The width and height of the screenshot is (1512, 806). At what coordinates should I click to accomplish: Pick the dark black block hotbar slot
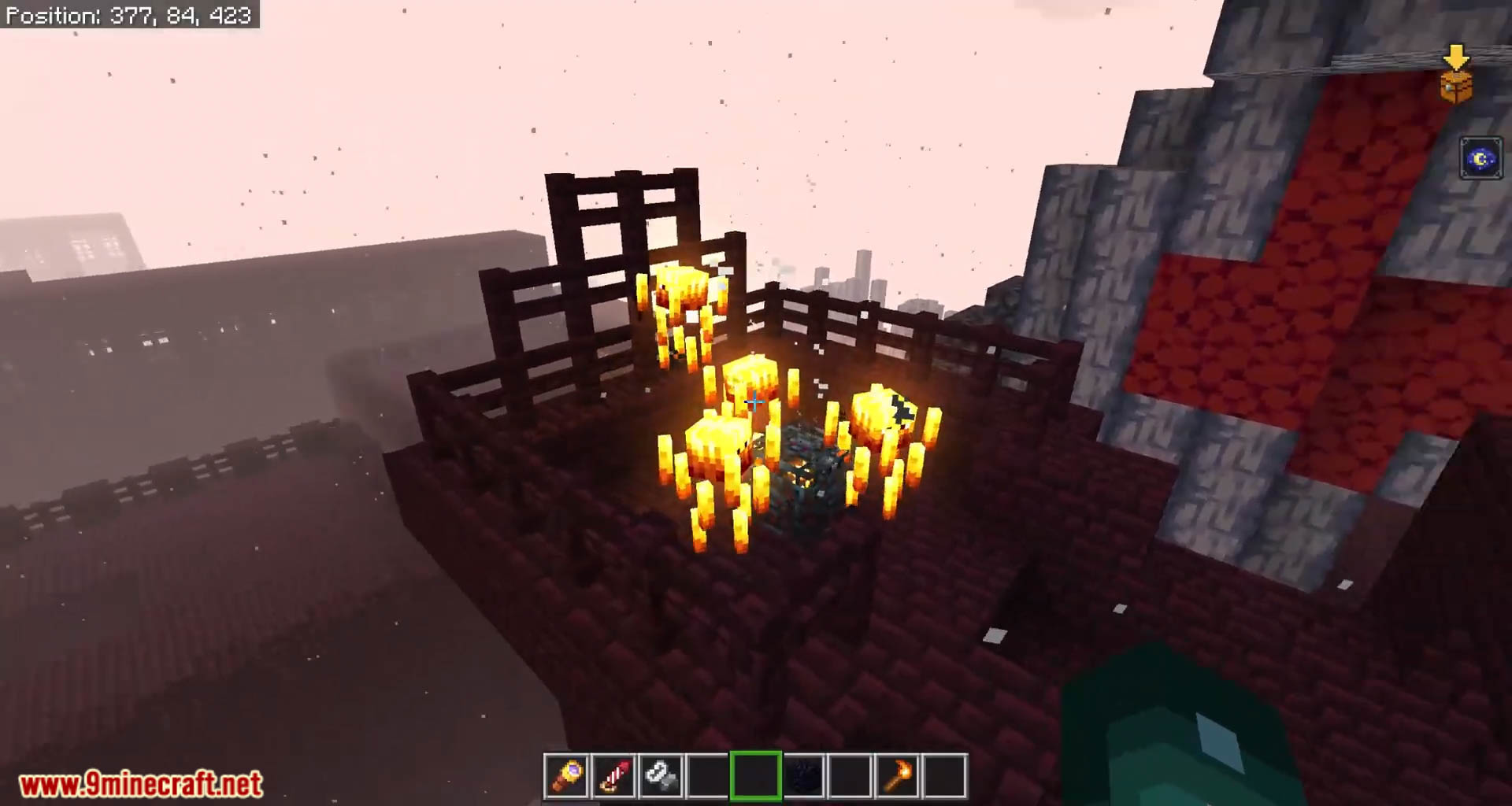pyautogui.click(x=802, y=776)
